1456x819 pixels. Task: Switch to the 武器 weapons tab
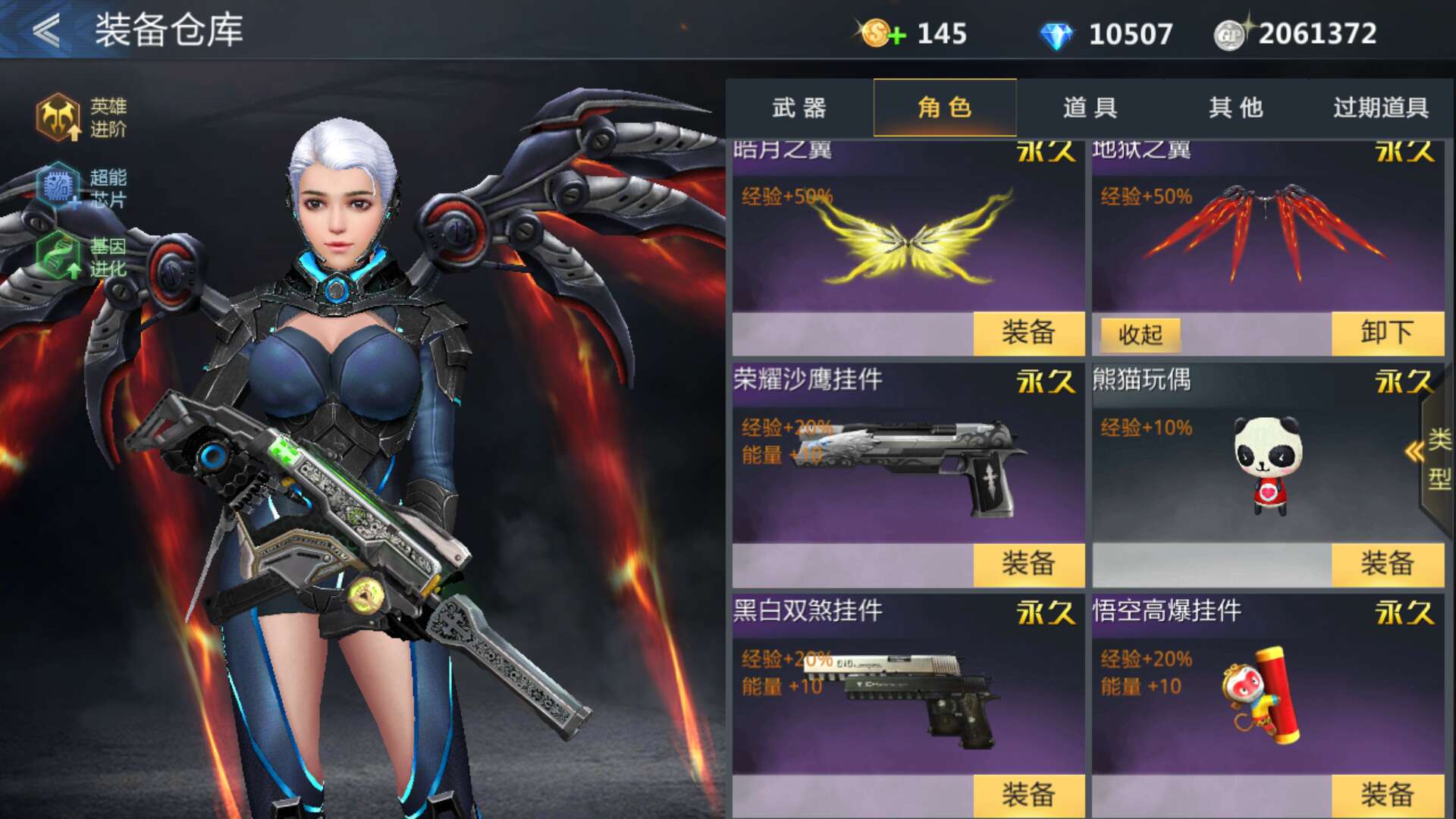tap(797, 108)
